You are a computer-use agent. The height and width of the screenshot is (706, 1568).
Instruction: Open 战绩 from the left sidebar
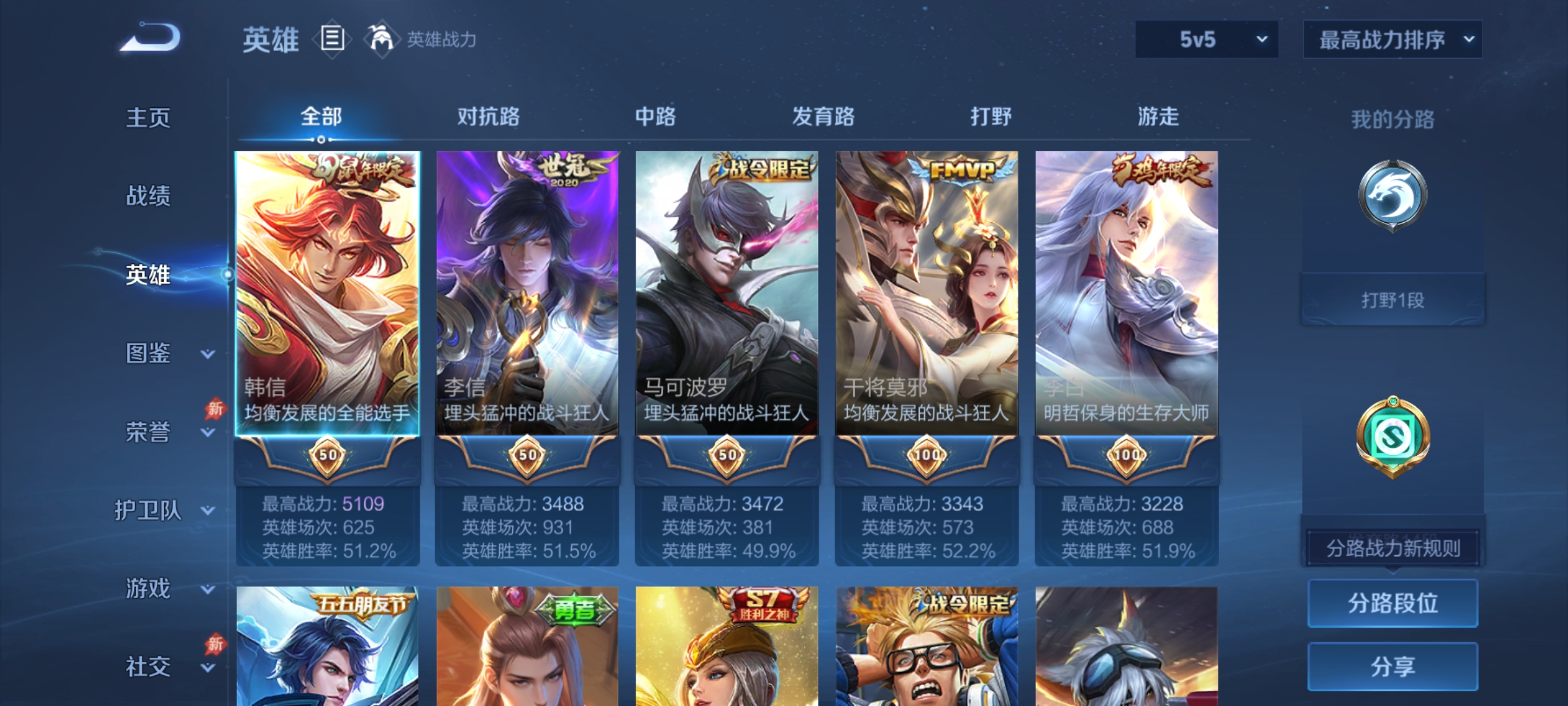pyautogui.click(x=149, y=196)
